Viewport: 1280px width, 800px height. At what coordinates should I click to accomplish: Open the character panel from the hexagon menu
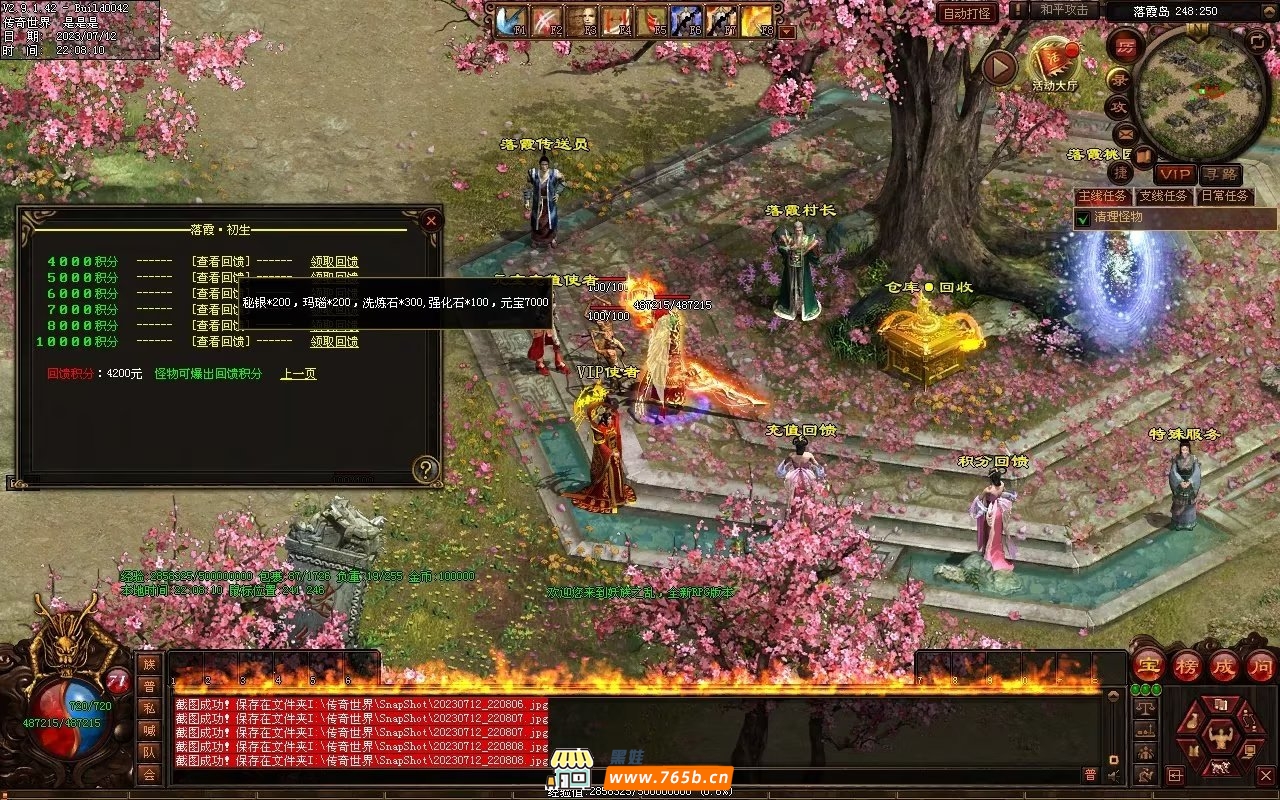1218,738
